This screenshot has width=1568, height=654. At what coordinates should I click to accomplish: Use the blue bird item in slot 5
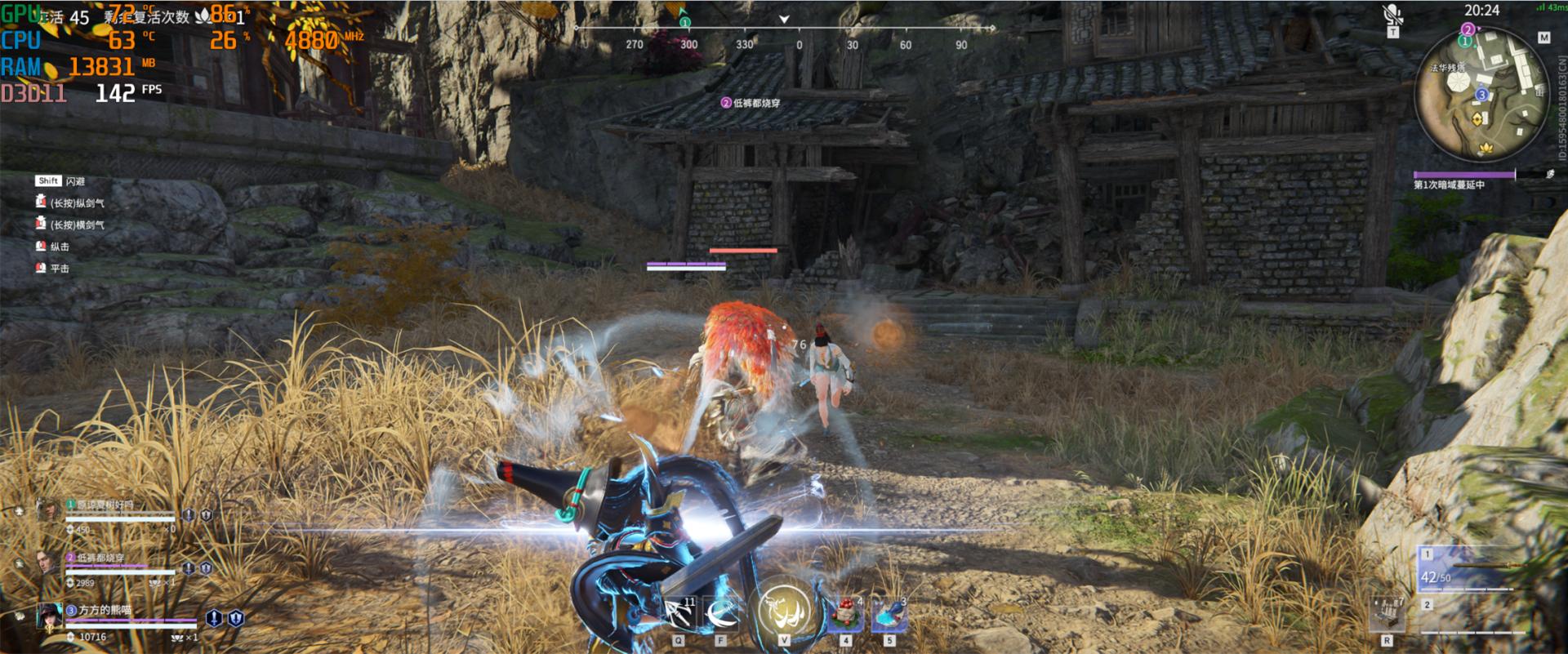pyautogui.click(x=886, y=611)
